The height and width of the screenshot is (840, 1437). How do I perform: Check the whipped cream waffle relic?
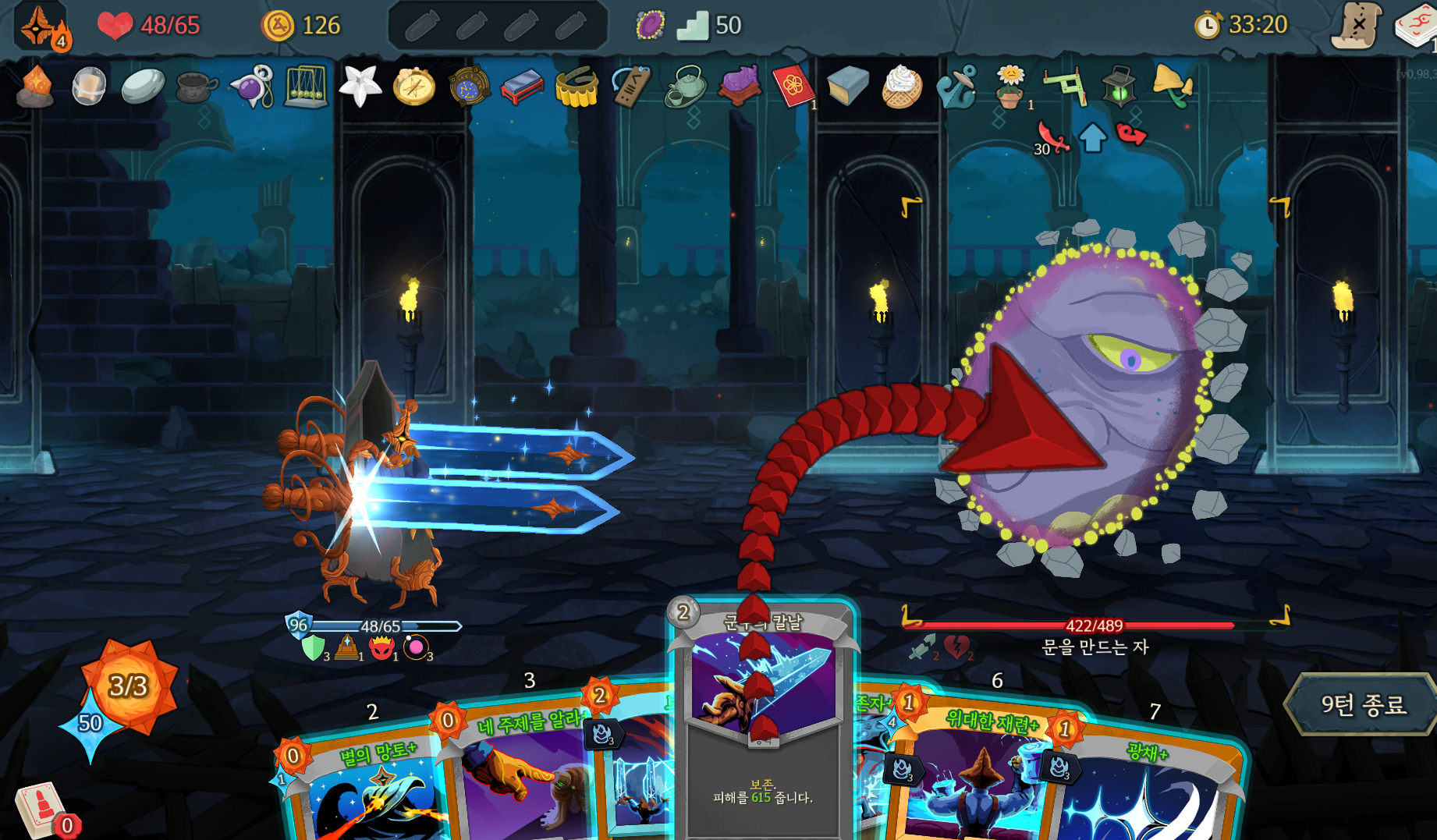[x=902, y=86]
